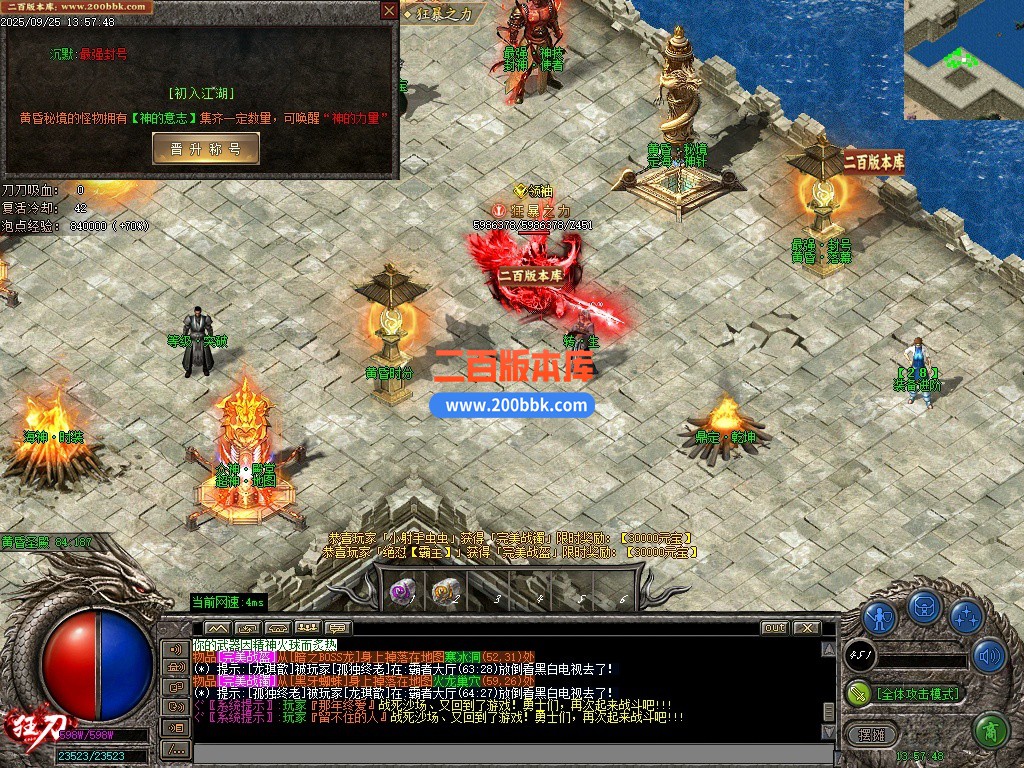Open the character equipment panel icon
Screen dimensions: 1024x768
point(880,616)
